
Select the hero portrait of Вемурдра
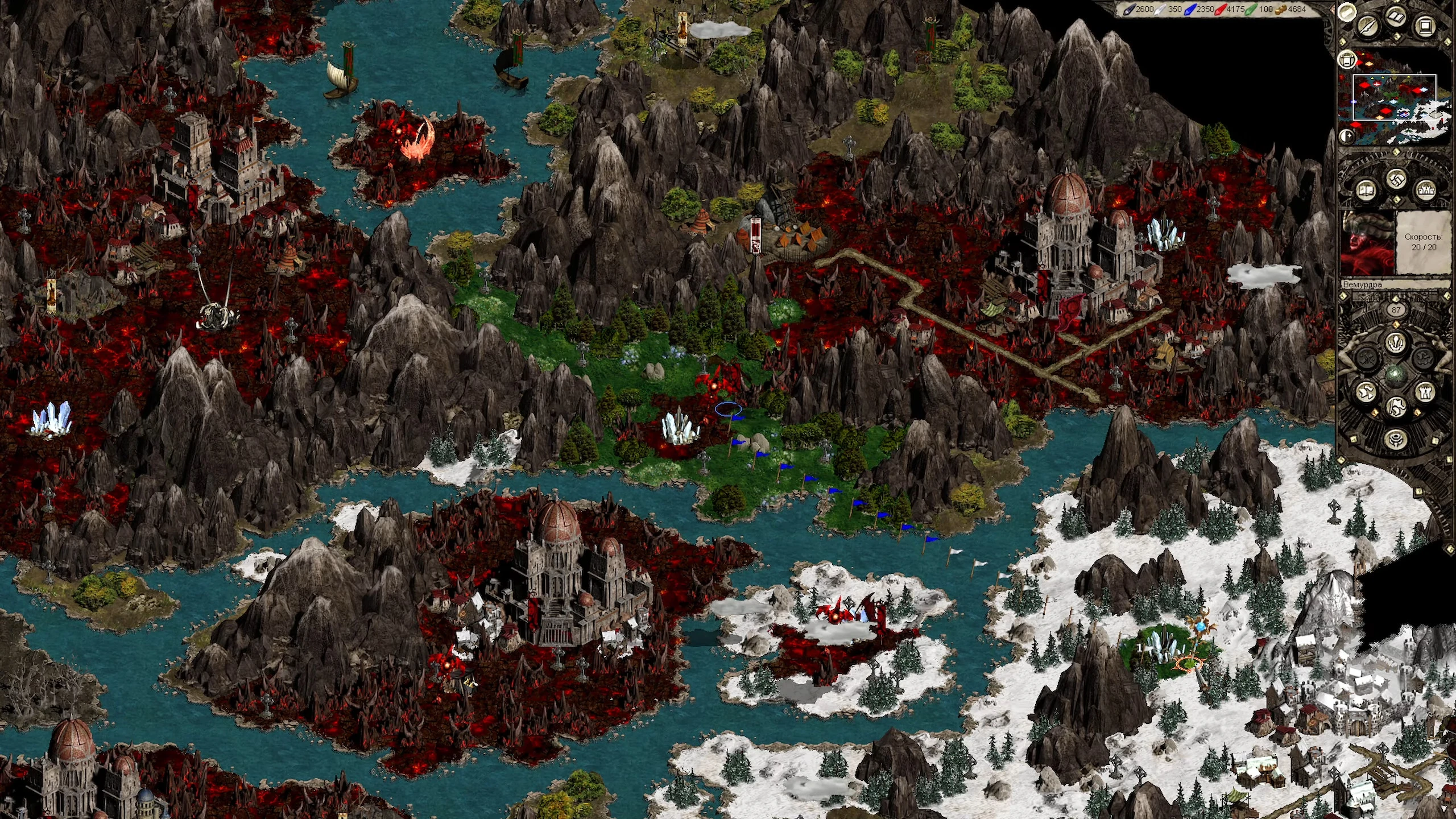point(1368,243)
